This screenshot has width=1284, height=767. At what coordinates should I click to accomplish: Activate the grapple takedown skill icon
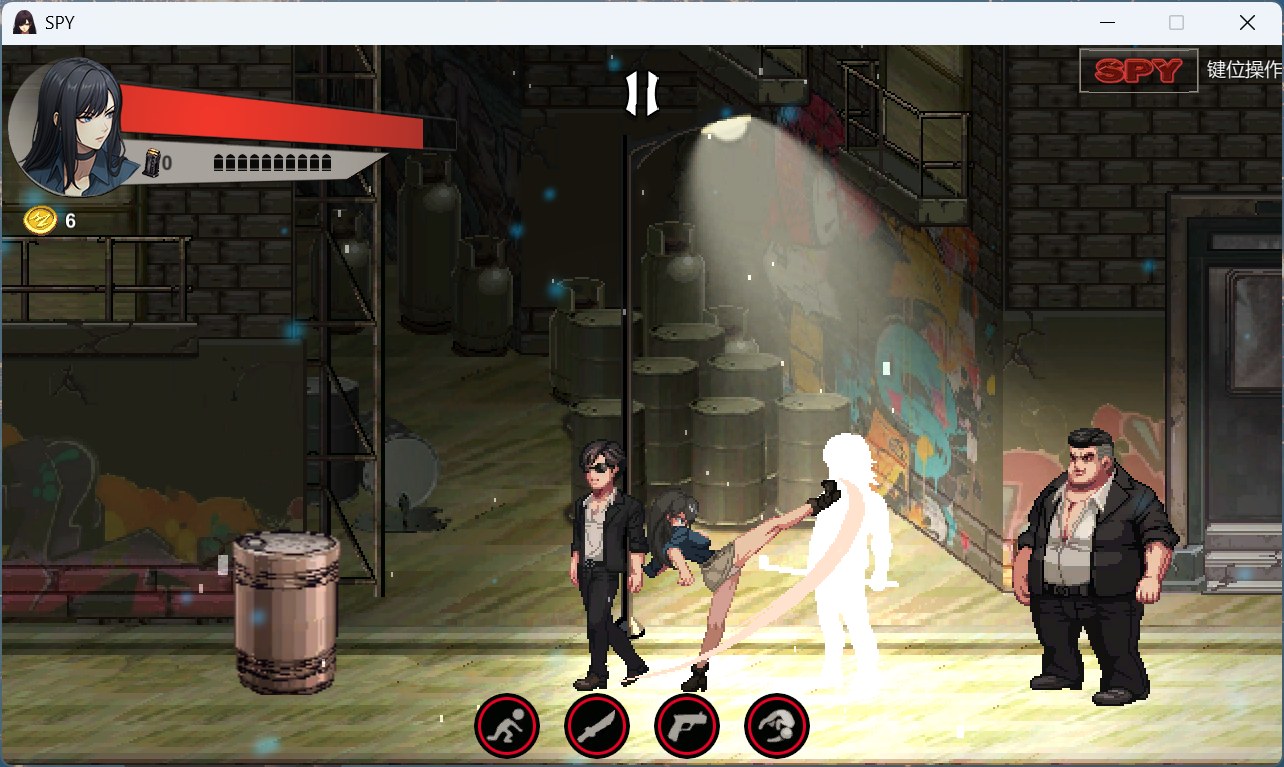(777, 727)
